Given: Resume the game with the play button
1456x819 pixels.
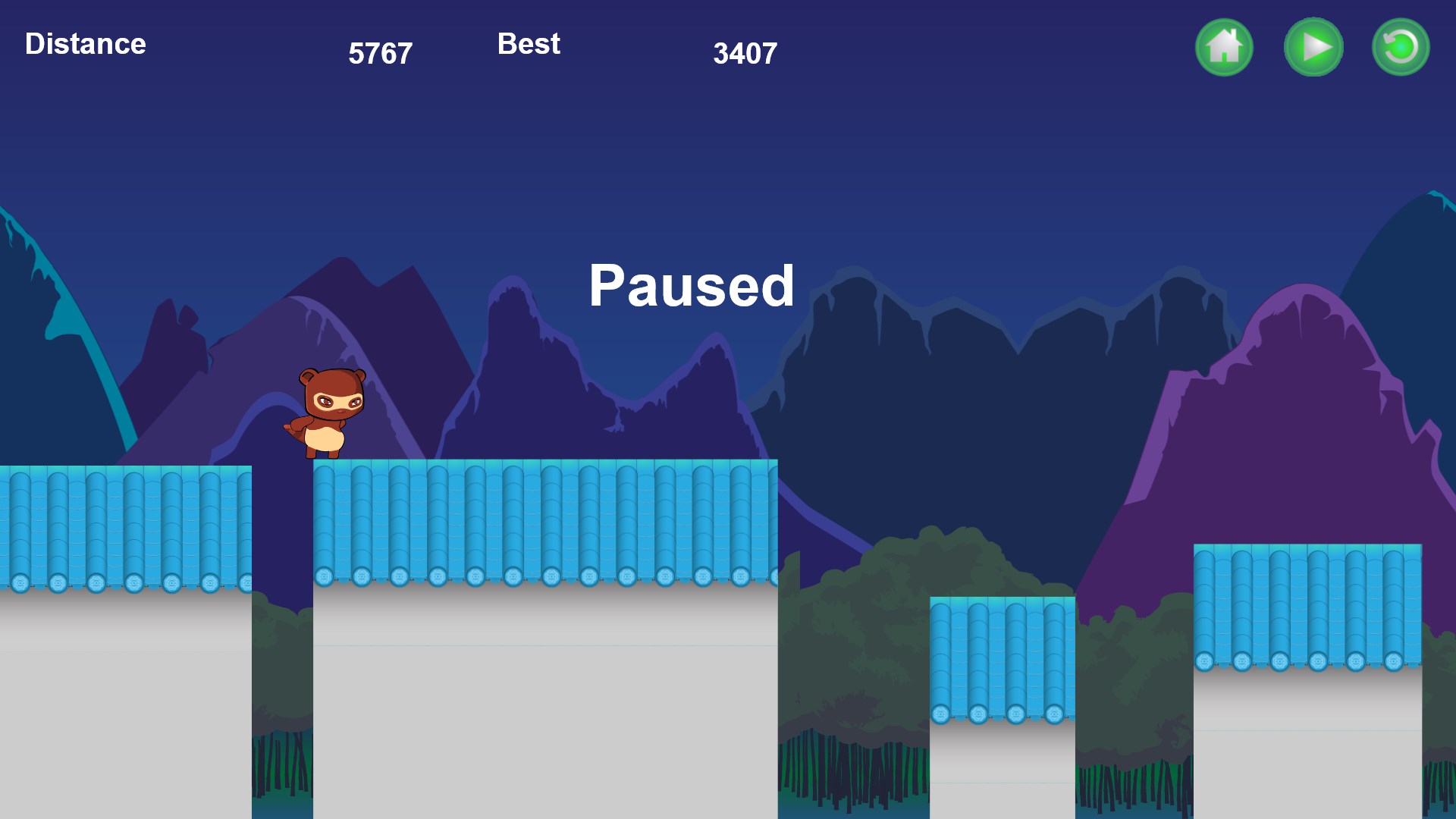Looking at the screenshot, I should tap(1313, 47).
